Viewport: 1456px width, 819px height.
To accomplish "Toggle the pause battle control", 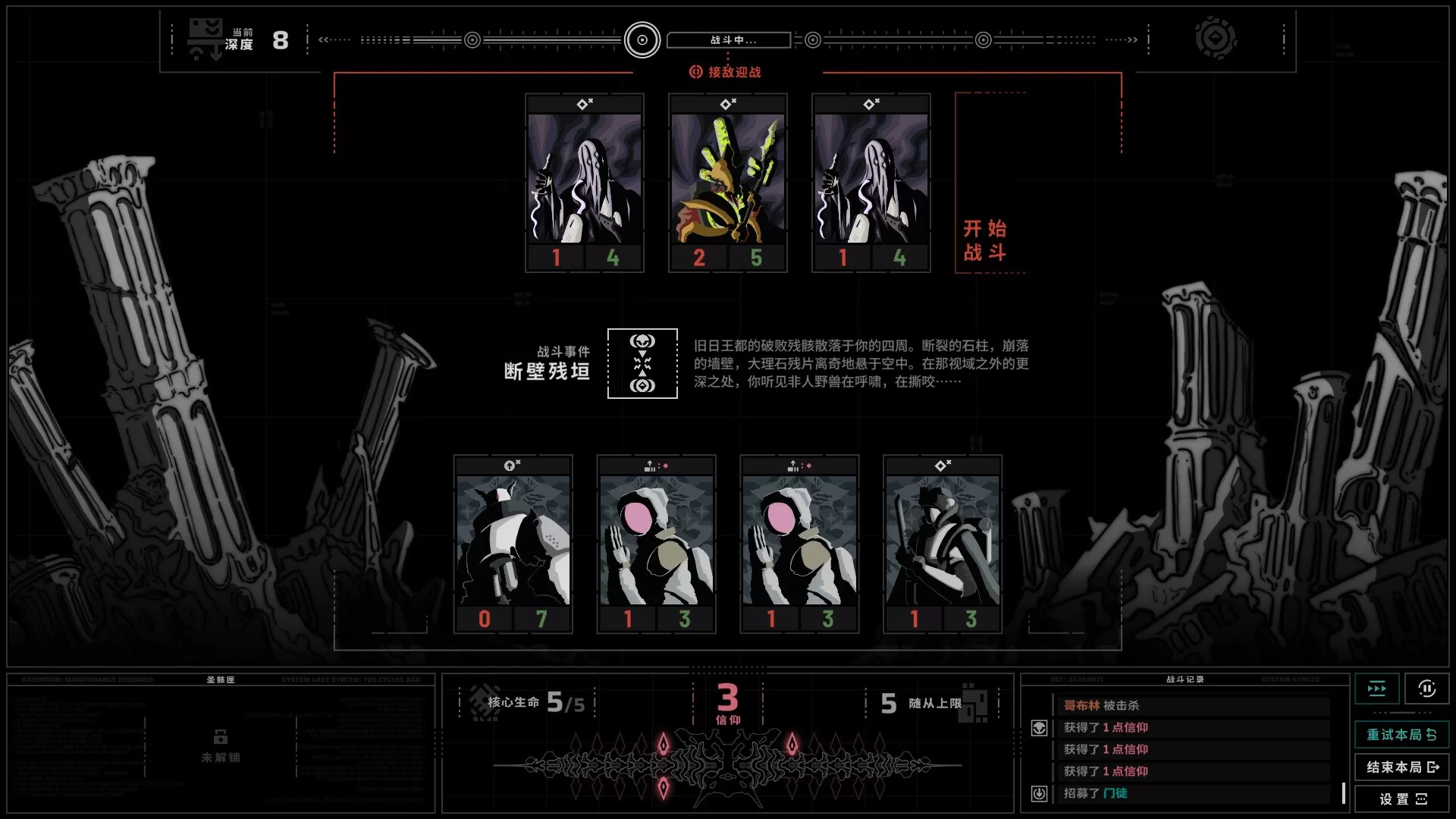I will [1429, 689].
